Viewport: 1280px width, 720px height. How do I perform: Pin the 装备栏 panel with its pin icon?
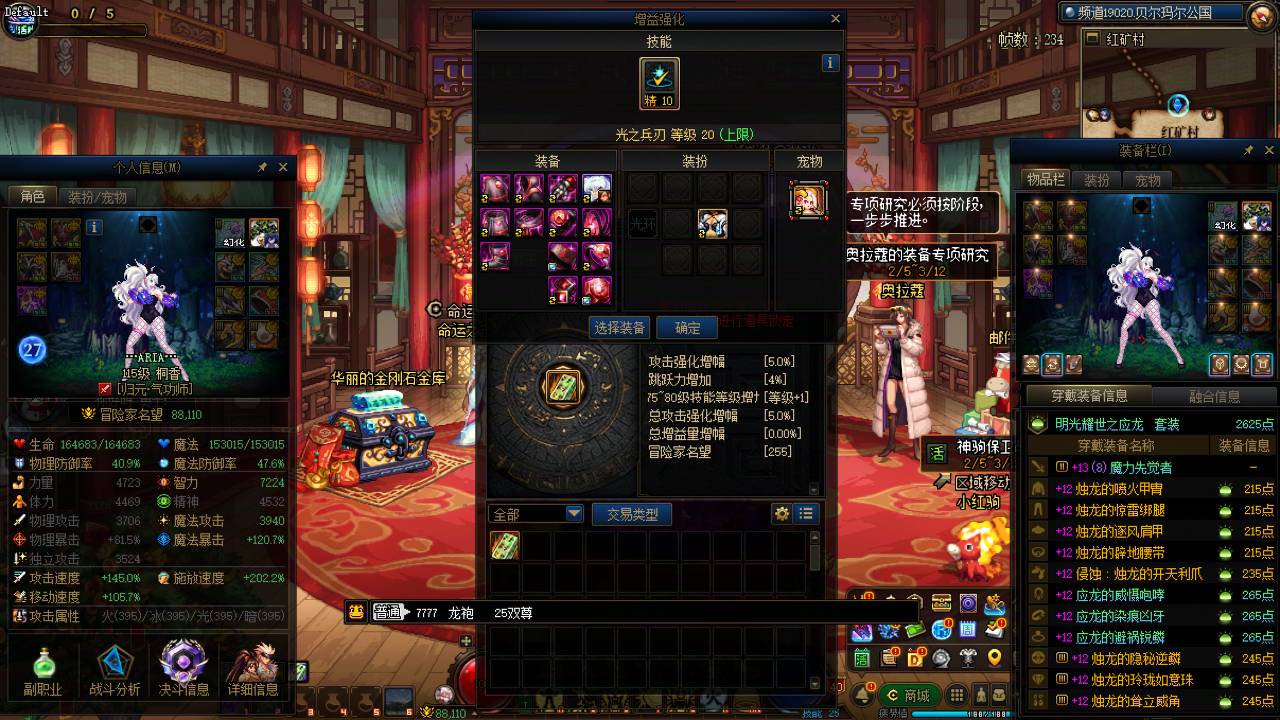1248,149
